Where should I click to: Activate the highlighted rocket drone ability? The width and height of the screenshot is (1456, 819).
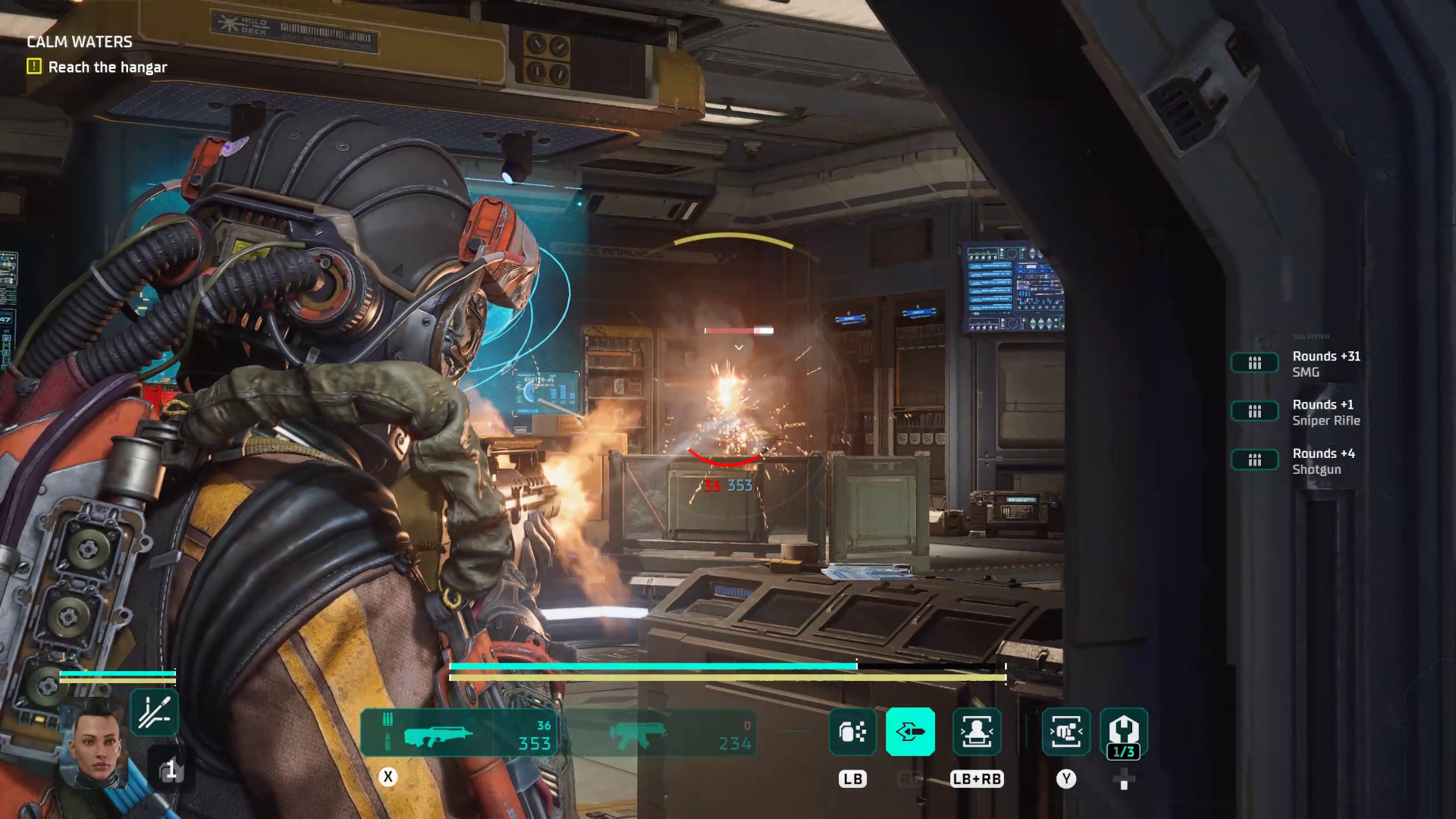(x=910, y=732)
